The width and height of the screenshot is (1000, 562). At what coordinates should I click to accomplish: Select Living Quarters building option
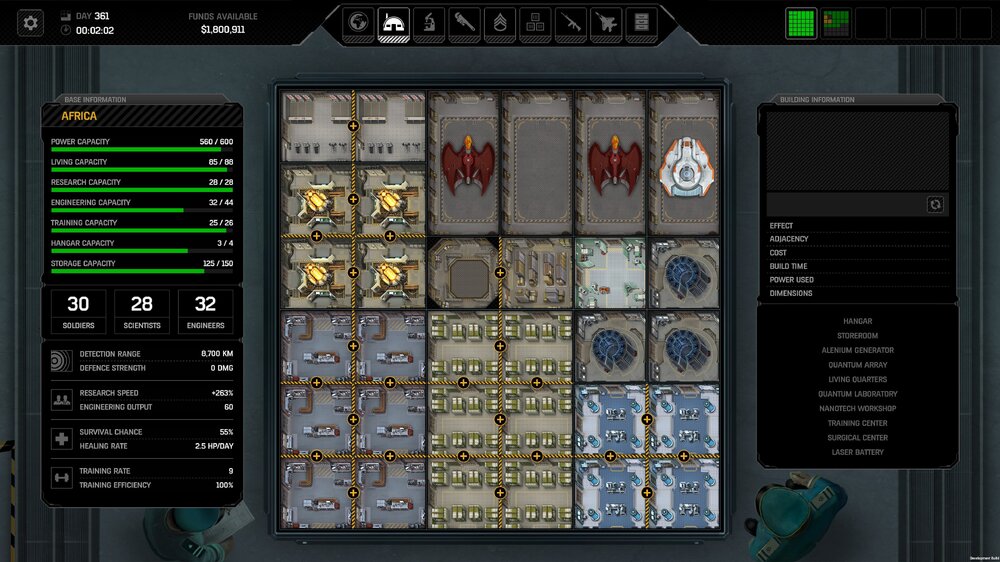[857, 379]
